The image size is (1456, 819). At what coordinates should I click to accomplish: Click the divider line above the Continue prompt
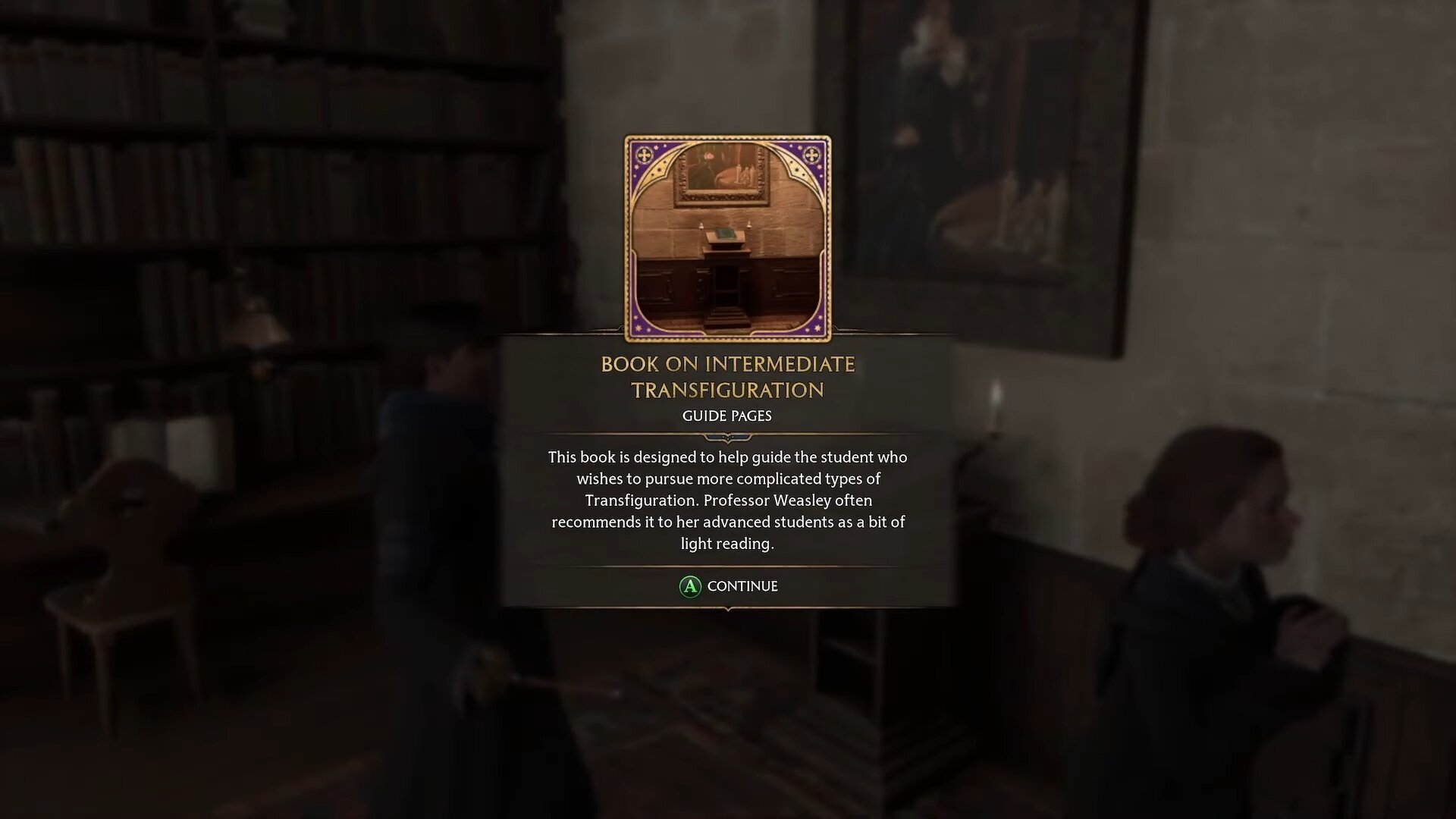(727, 563)
